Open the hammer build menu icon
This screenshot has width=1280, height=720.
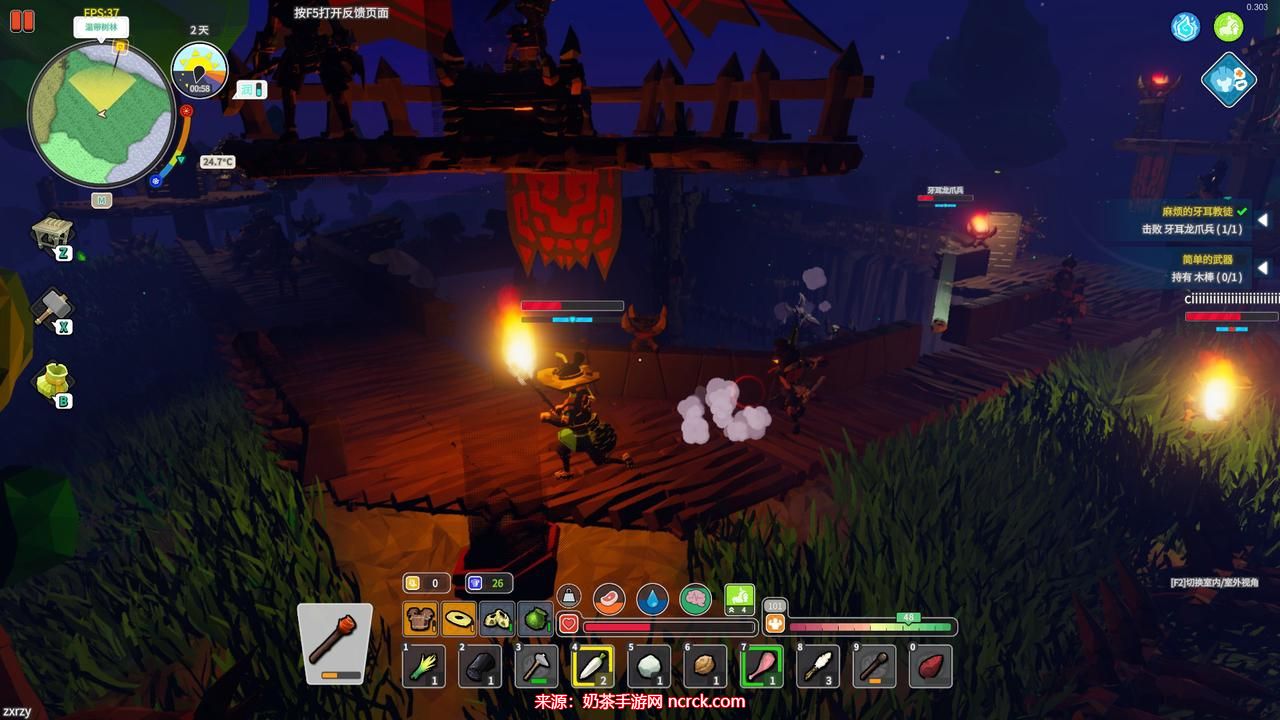pyautogui.click(x=51, y=308)
